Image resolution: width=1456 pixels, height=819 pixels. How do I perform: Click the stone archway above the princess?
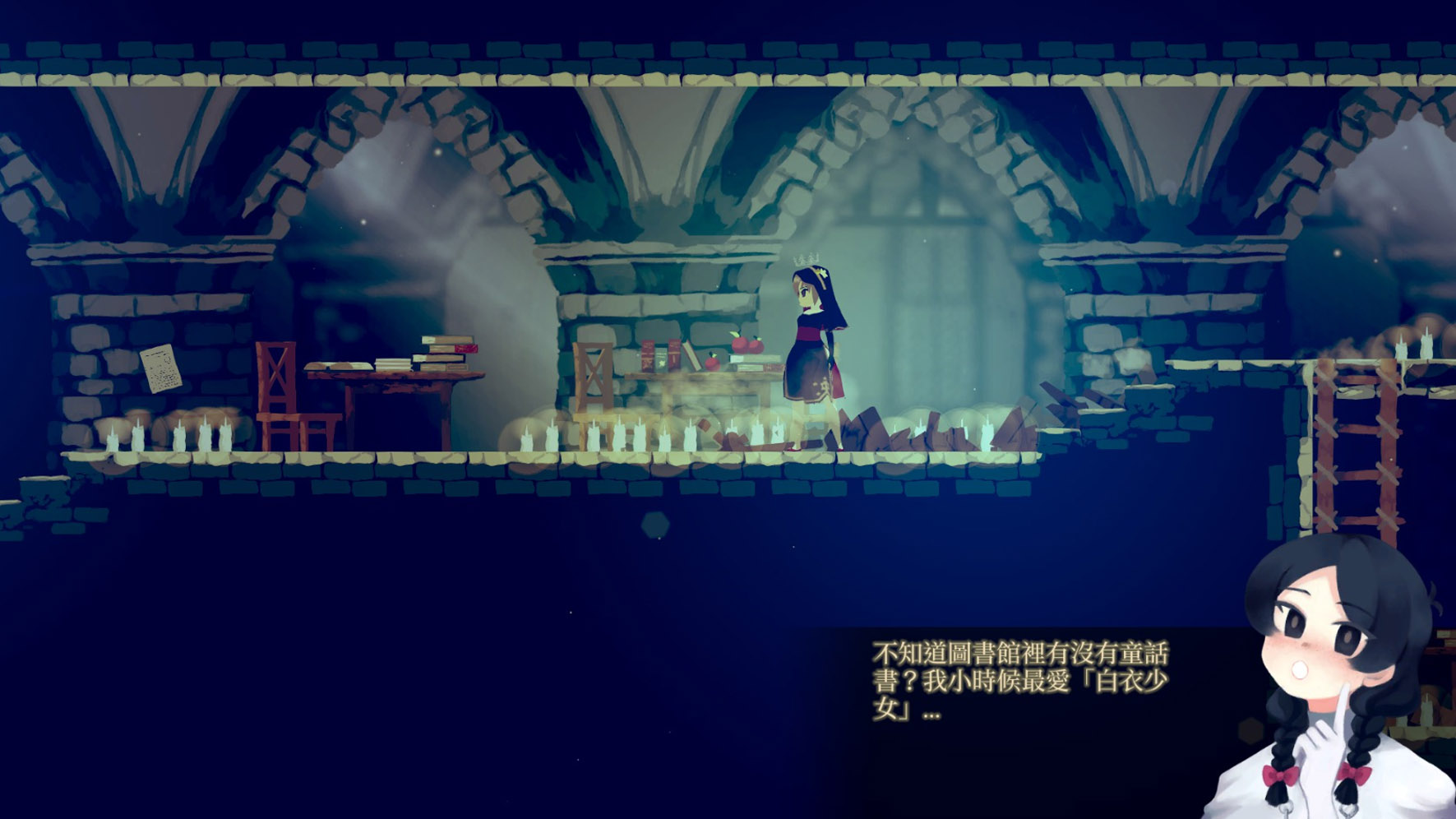(x=814, y=148)
